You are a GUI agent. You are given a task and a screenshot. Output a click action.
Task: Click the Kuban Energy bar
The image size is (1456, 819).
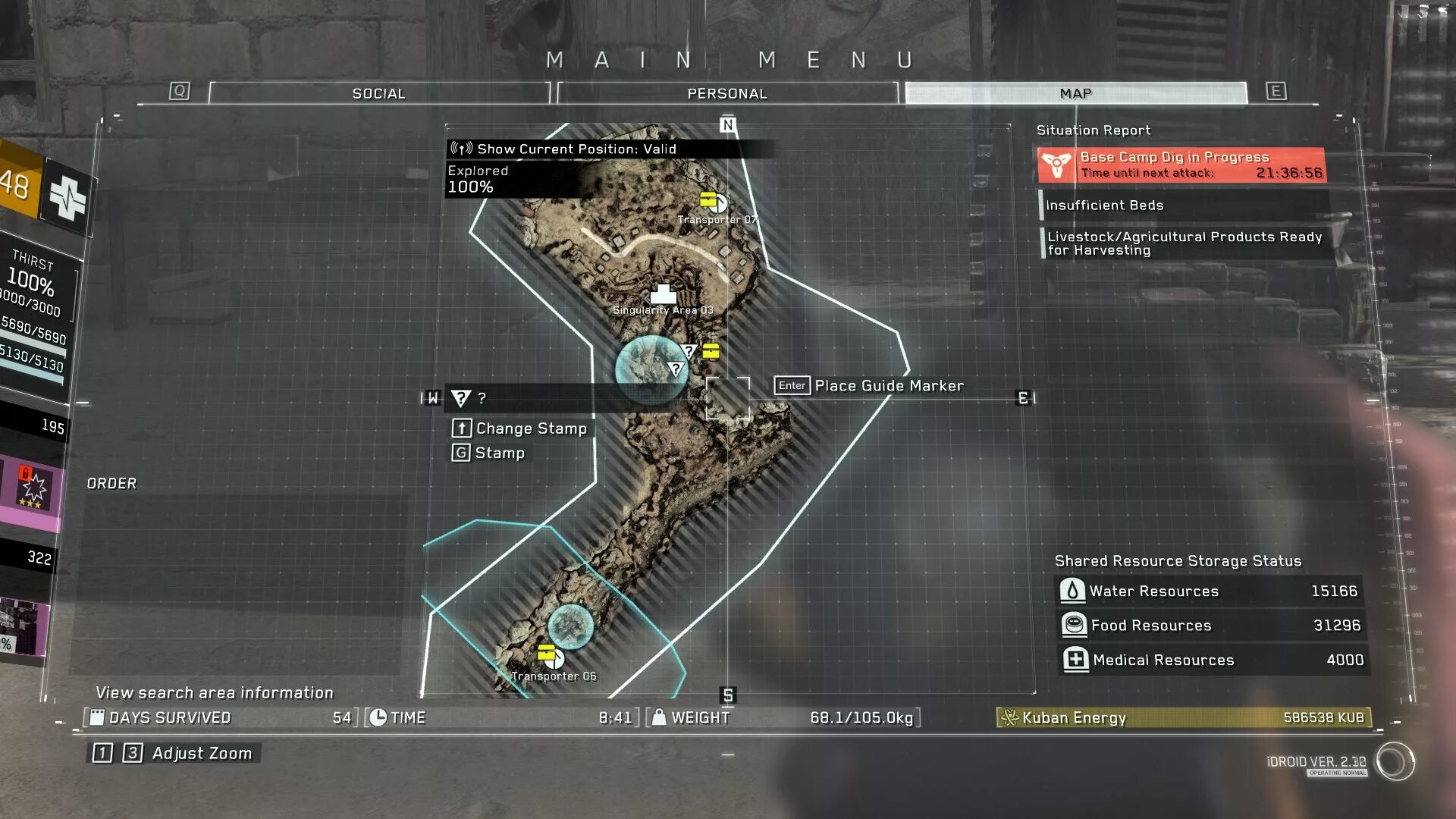click(x=1183, y=717)
